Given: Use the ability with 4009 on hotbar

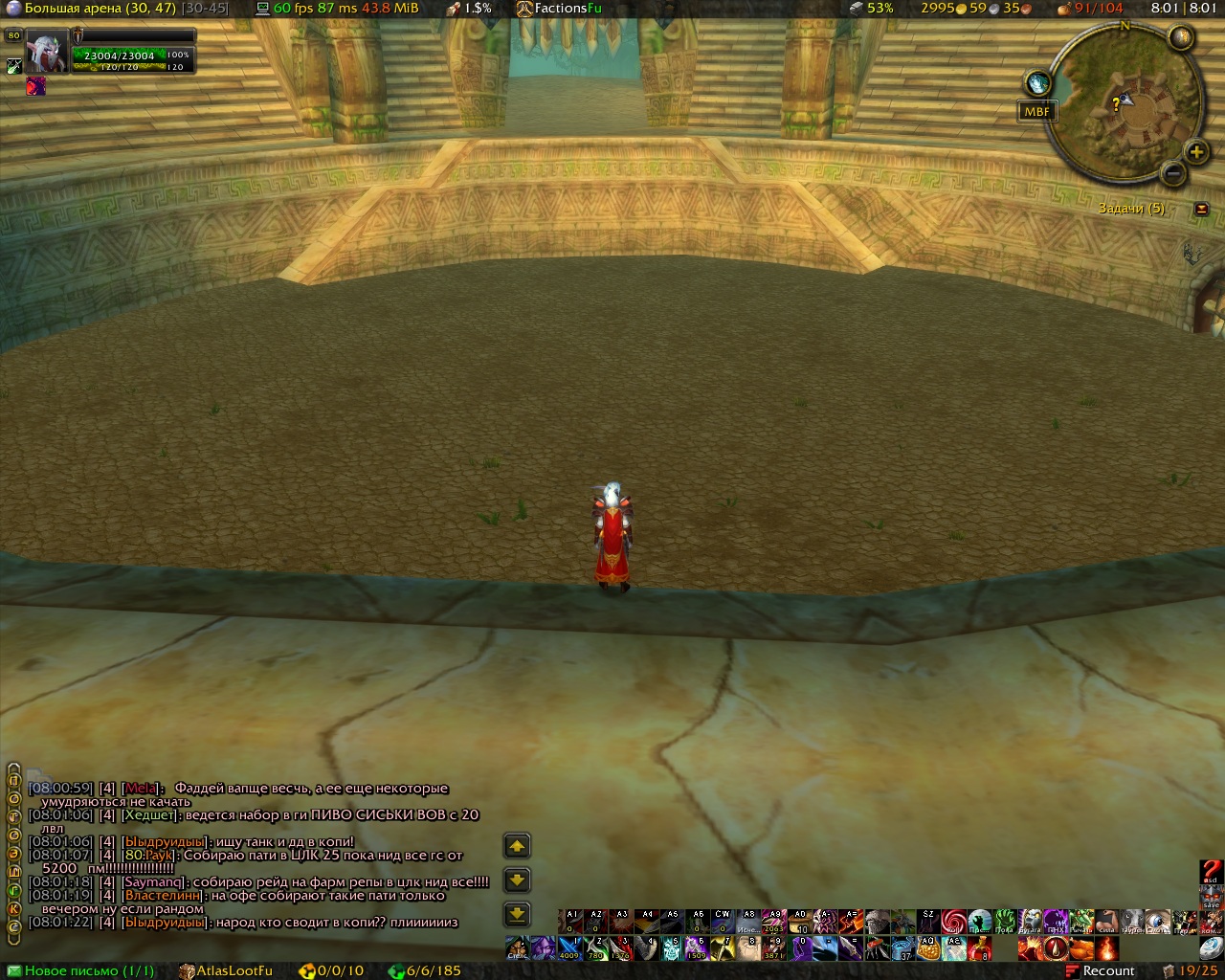Looking at the screenshot, I should point(569,948).
